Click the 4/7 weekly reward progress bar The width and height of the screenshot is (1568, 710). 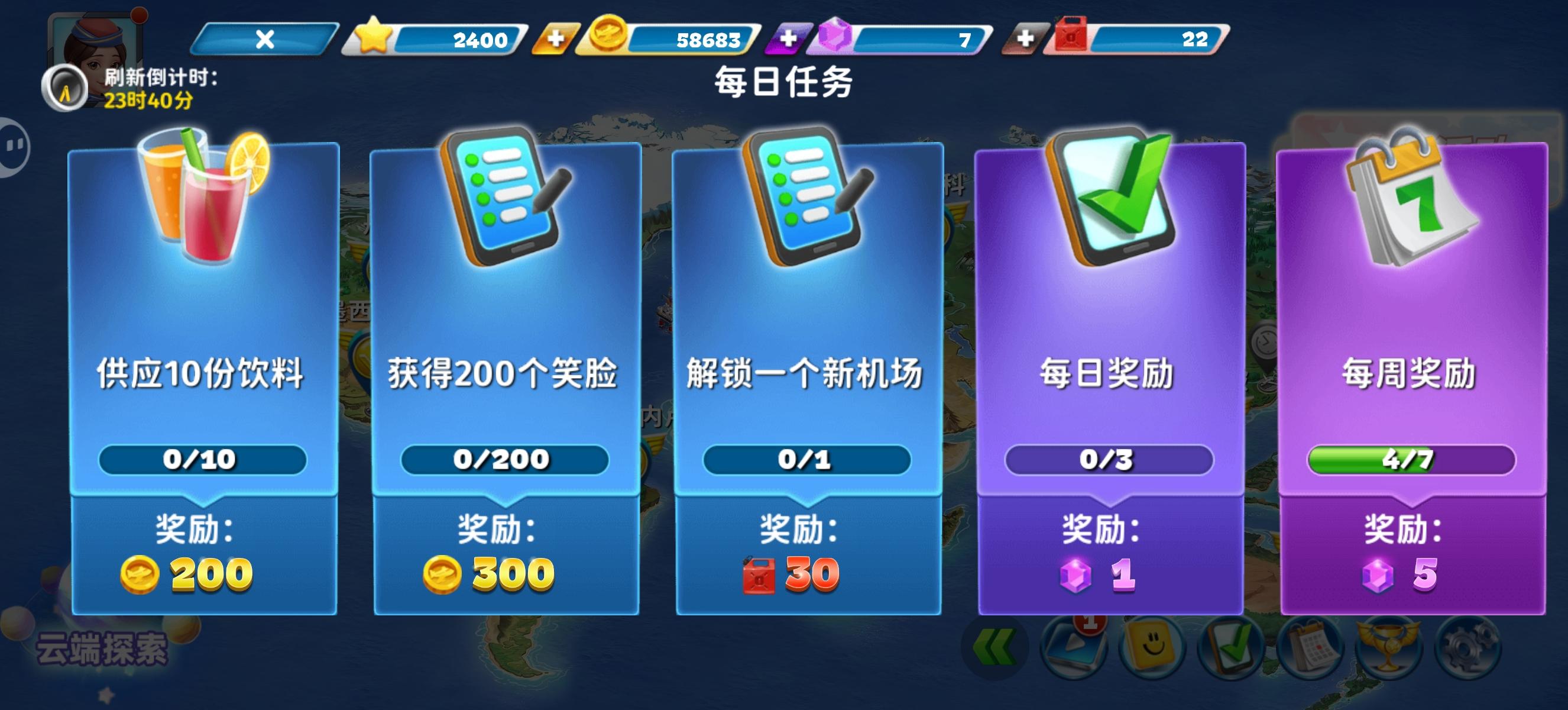[x=1410, y=461]
